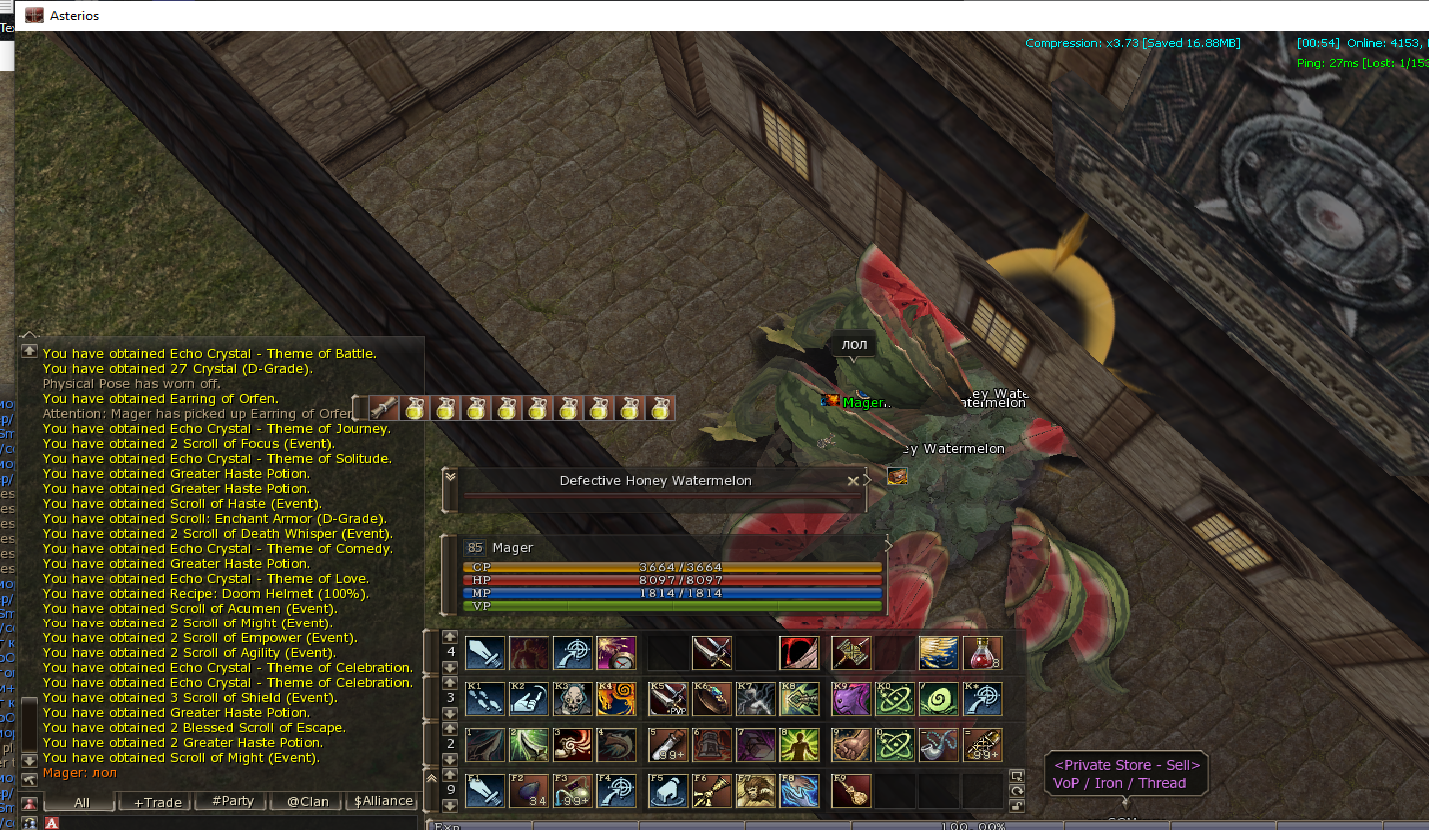The height and width of the screenshot is (830, 1429).
Task: Use the K5 PVP dagger skill
Action: 668,699
